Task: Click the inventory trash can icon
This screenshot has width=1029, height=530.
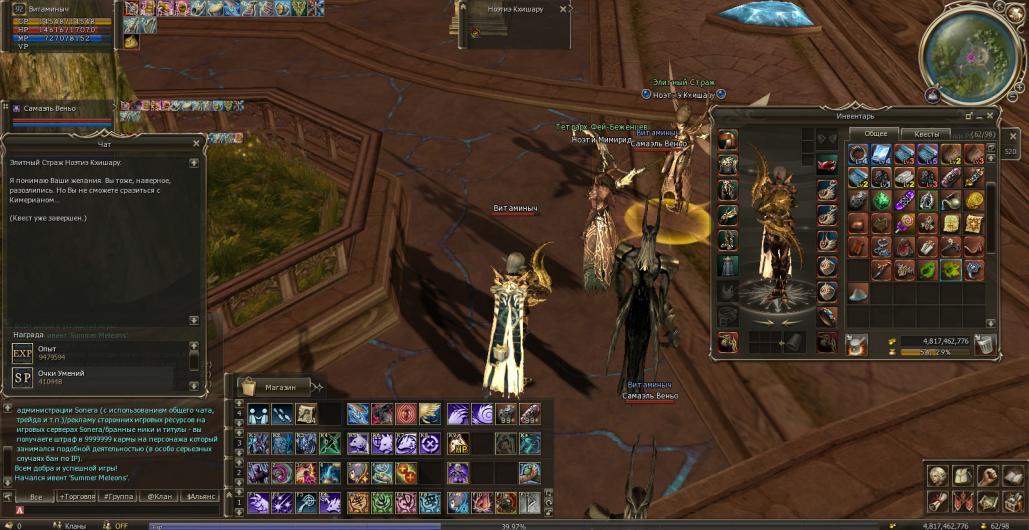Action: click(x=986, y=345)
